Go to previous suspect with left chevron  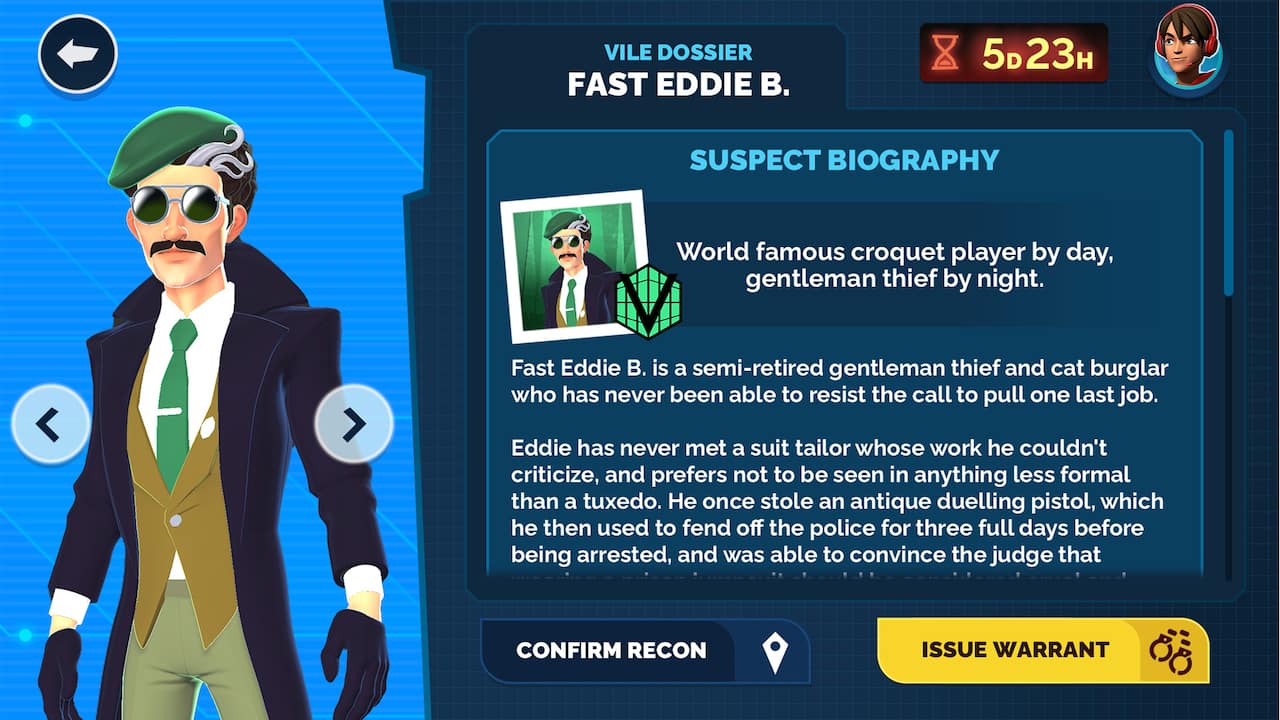[x=49, y=424]
